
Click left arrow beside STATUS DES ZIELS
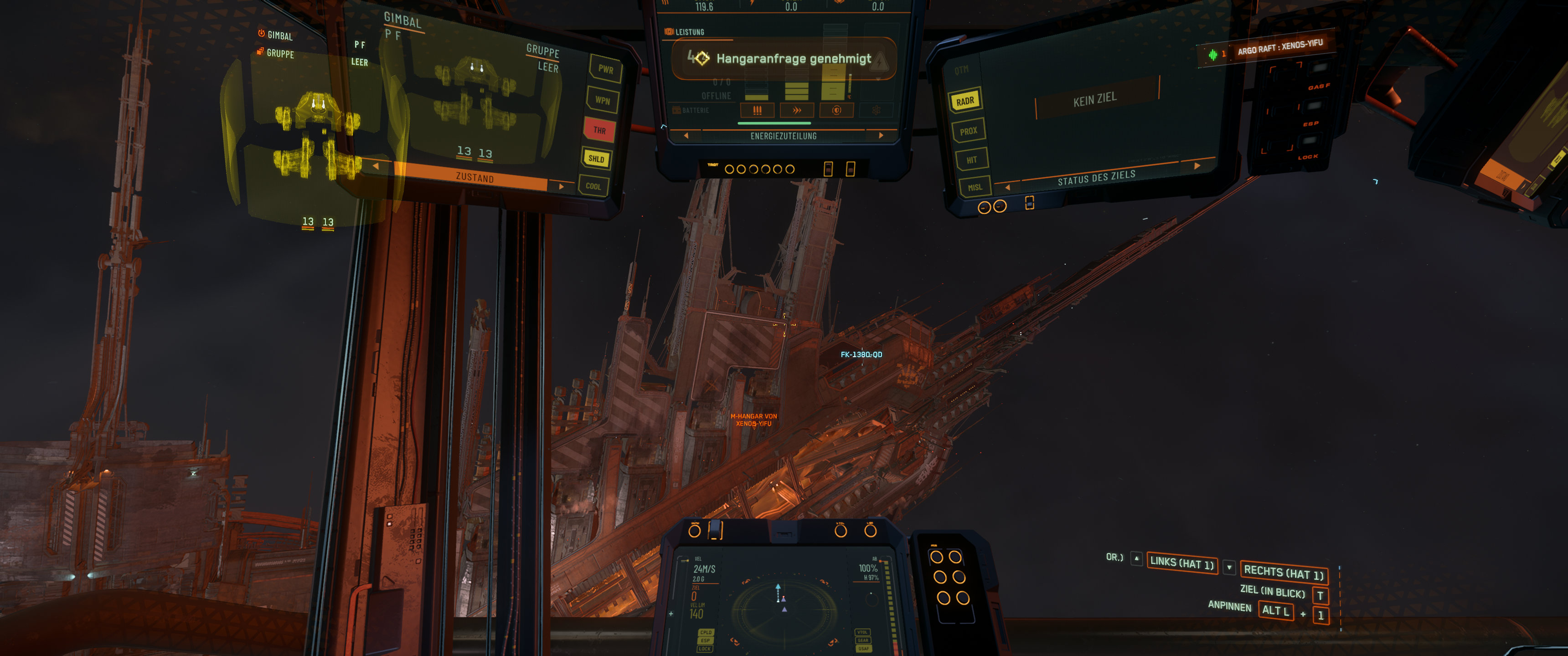pos(1007,187)
